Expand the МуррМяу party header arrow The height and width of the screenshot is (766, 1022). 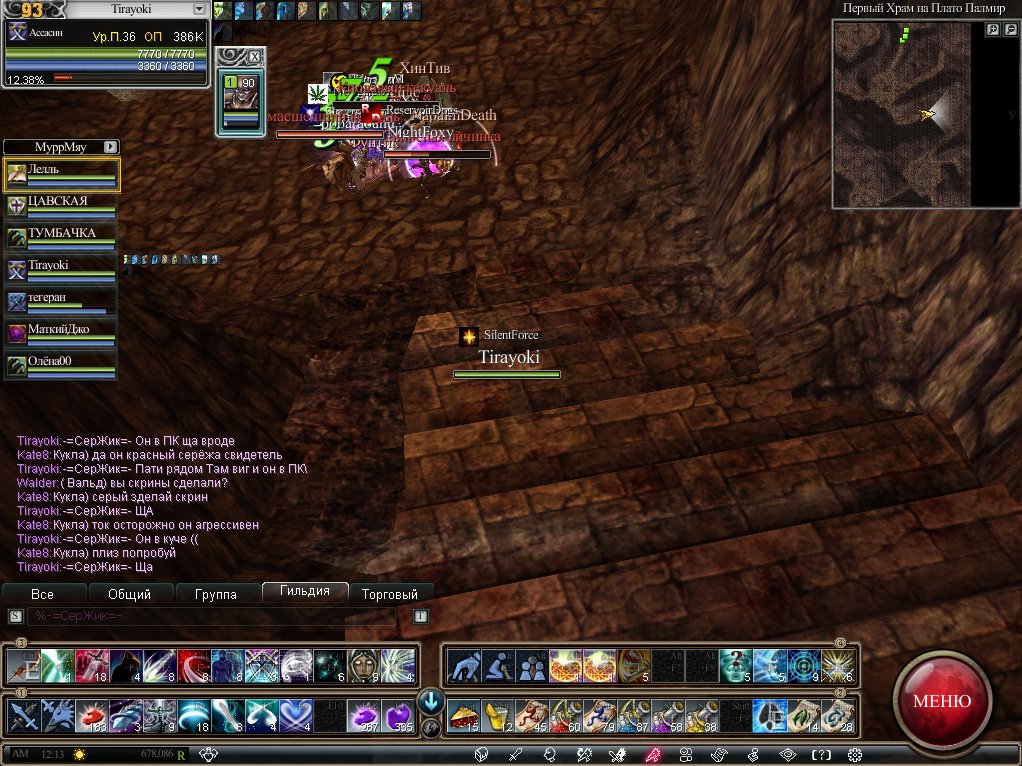pyautogui.click(x=110, y=146)
